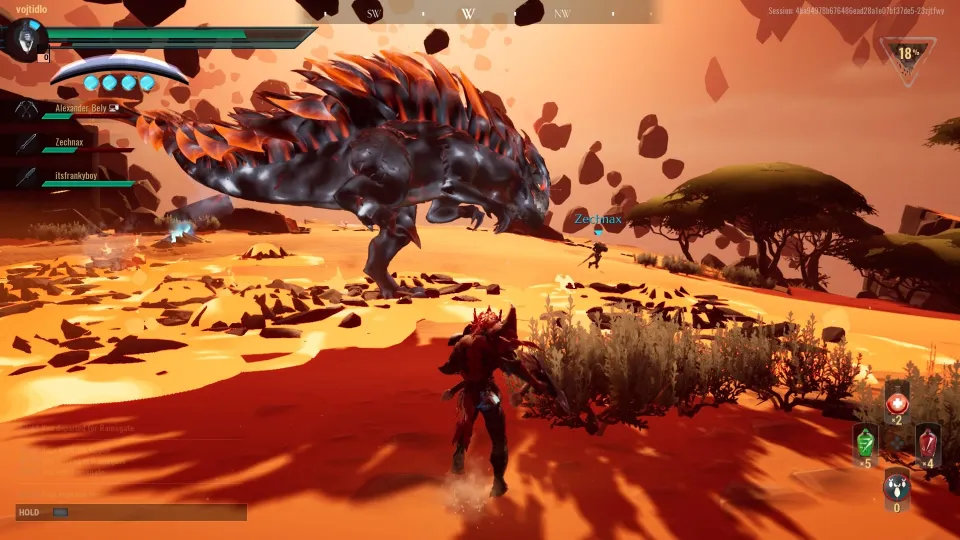Select the dark red tonic bottle slot

(x=928, y=443)
